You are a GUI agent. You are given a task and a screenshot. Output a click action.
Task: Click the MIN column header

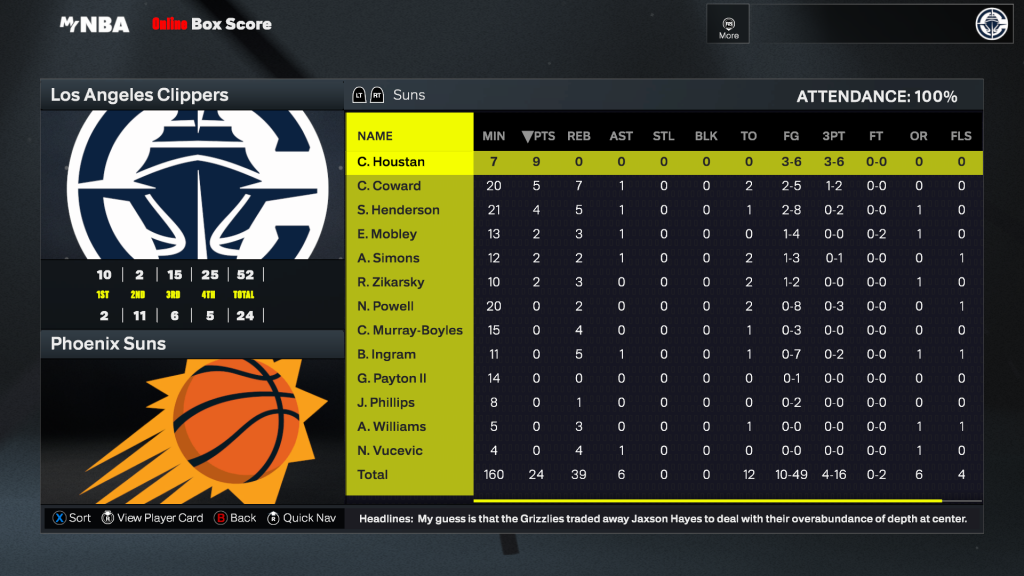click(x=494, y=136)
